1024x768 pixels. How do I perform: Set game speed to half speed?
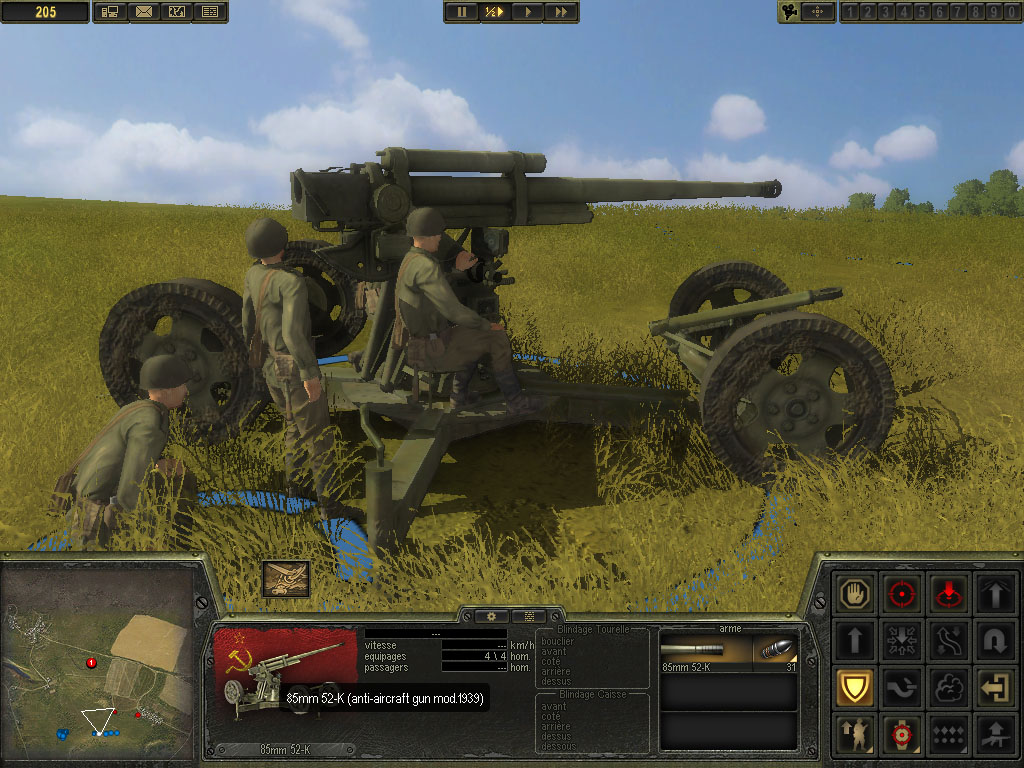(494, 12)
